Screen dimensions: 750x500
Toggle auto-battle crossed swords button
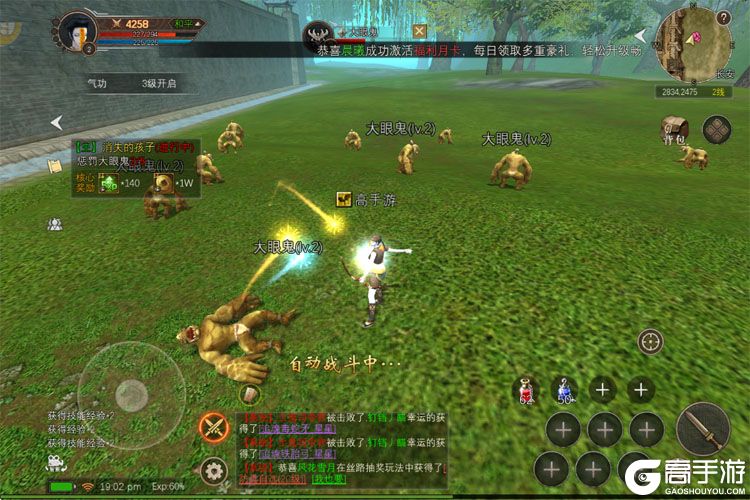point(213,427)
